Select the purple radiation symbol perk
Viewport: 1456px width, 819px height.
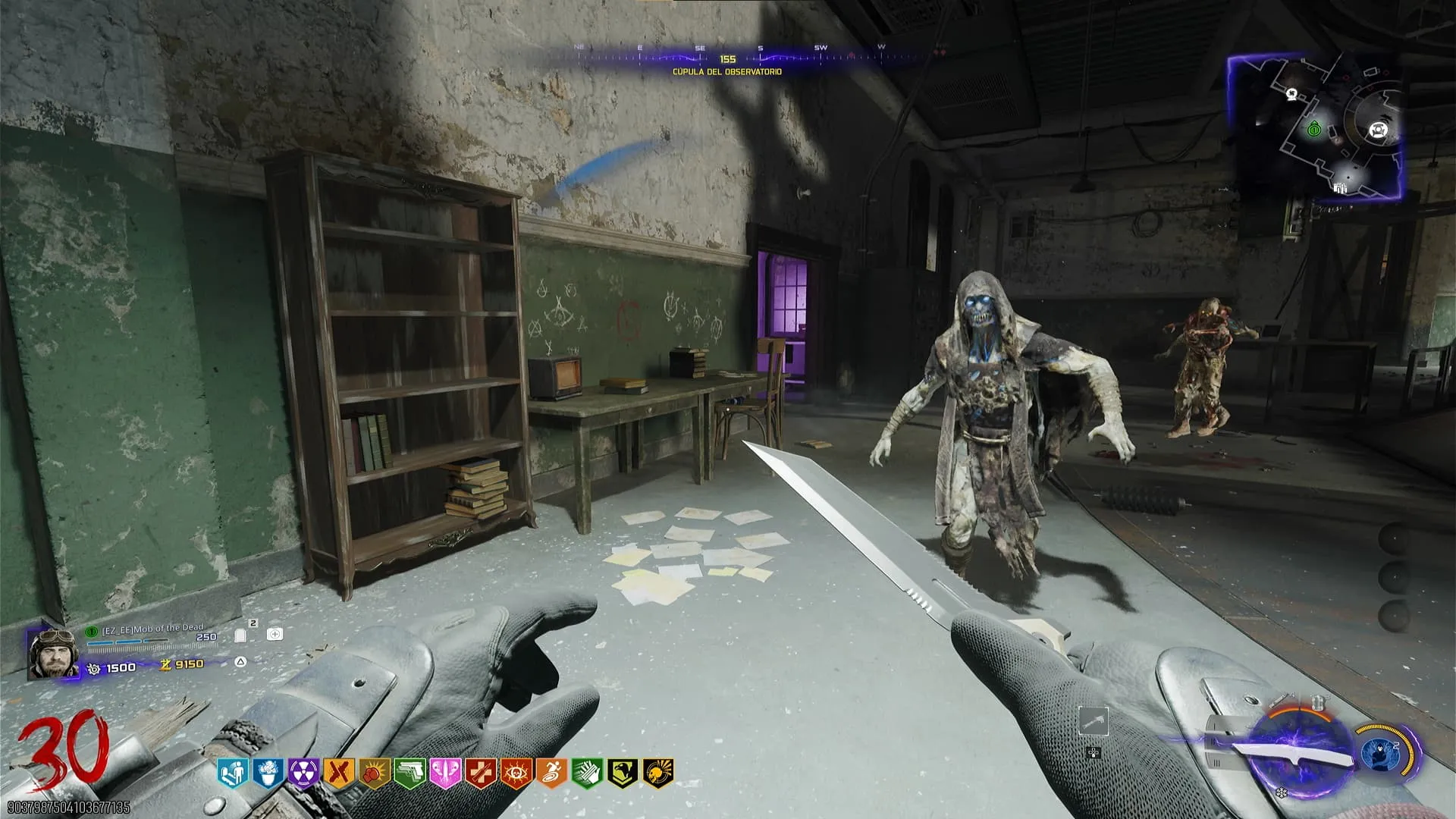coord(303,773)
